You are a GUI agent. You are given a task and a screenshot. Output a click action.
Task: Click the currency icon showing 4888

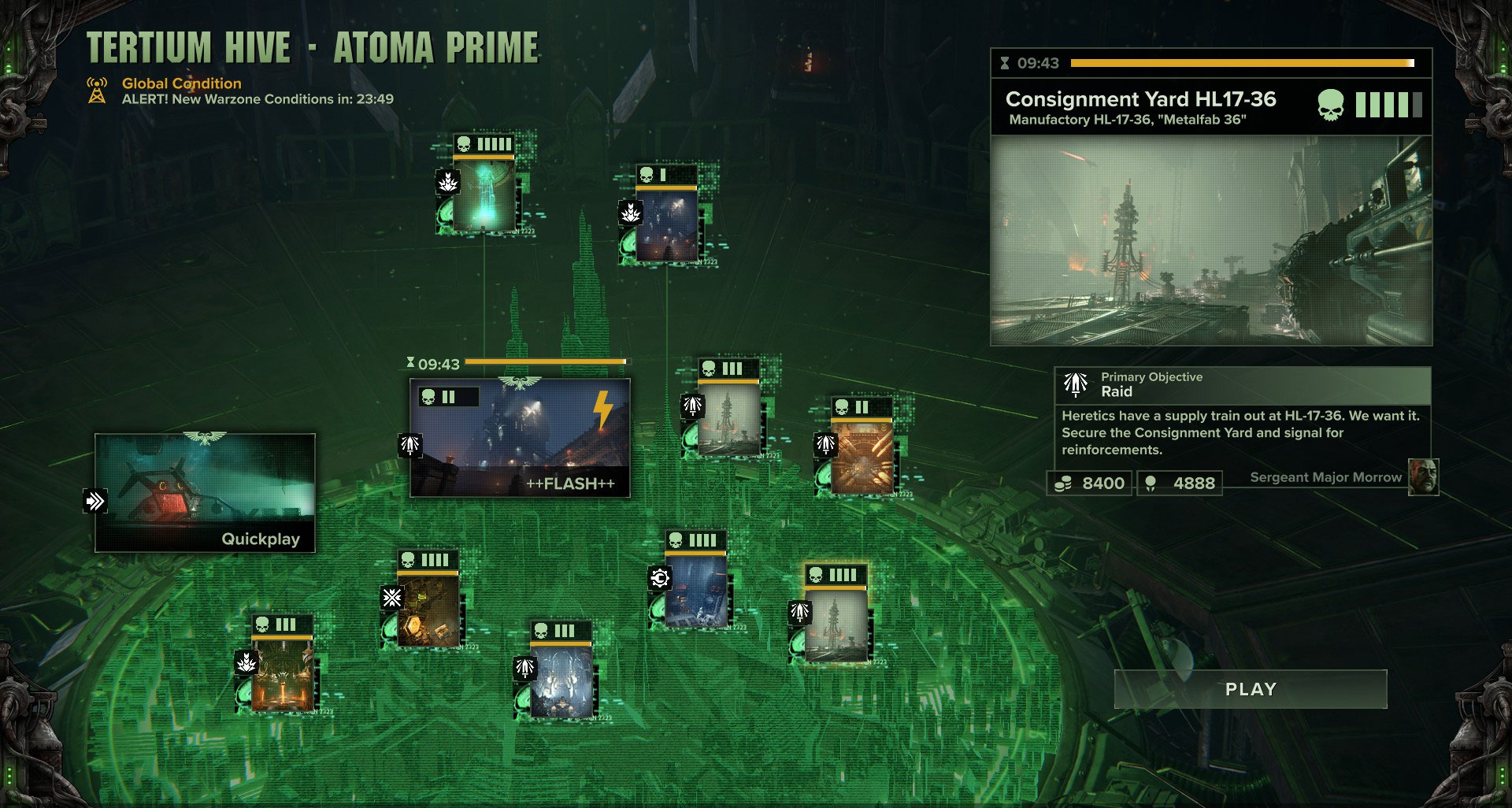(1151, 483)
